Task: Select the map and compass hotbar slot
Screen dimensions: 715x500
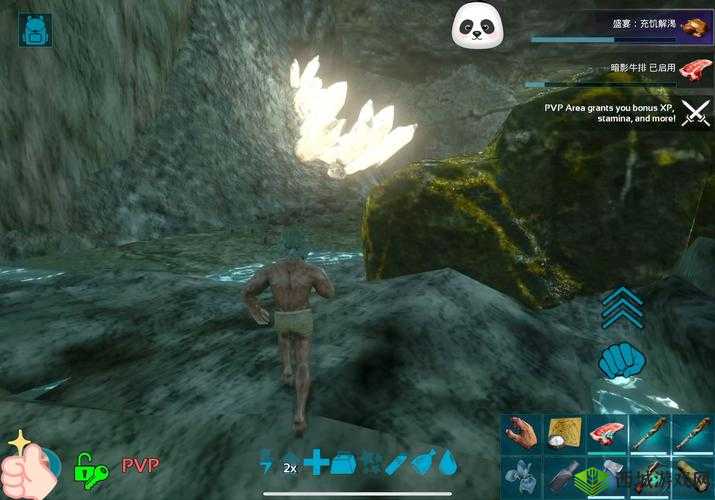Action: coord(563,434)
